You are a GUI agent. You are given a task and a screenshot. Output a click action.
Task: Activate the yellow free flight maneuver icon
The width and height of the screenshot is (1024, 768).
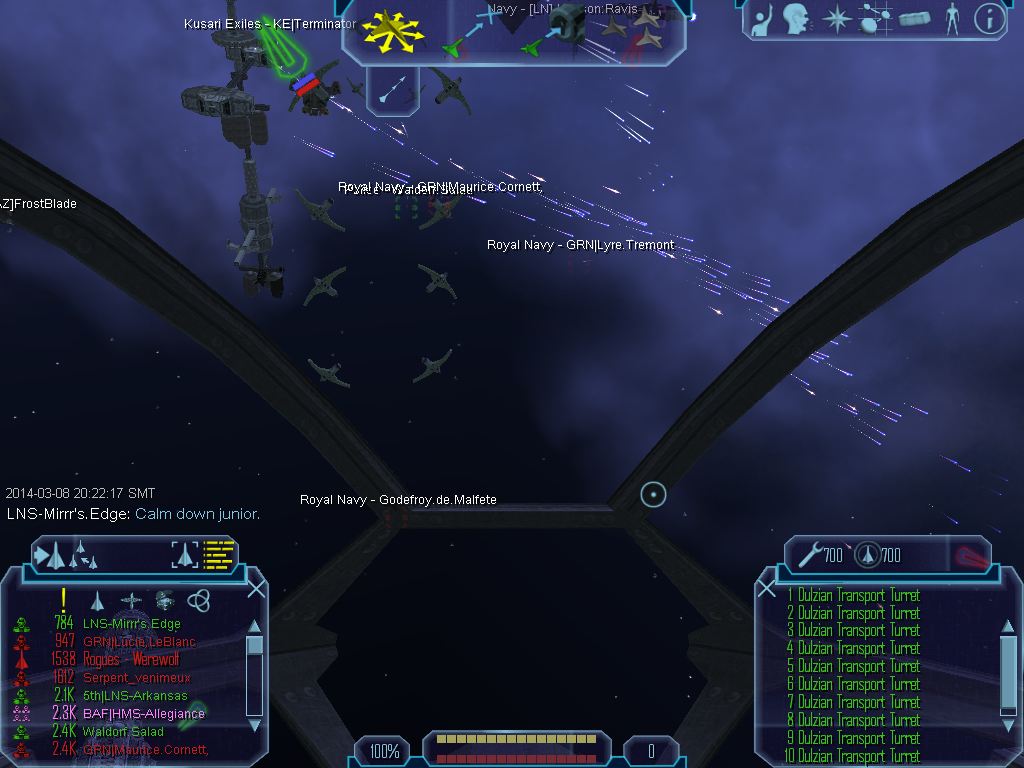pyautogui.click(x=392, y=29)
